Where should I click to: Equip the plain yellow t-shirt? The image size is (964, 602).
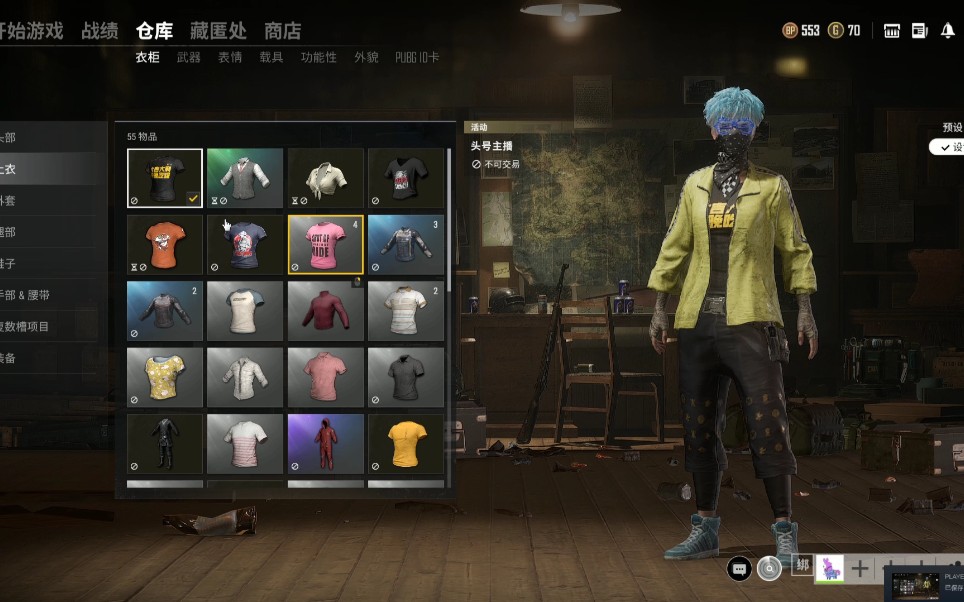406,443
